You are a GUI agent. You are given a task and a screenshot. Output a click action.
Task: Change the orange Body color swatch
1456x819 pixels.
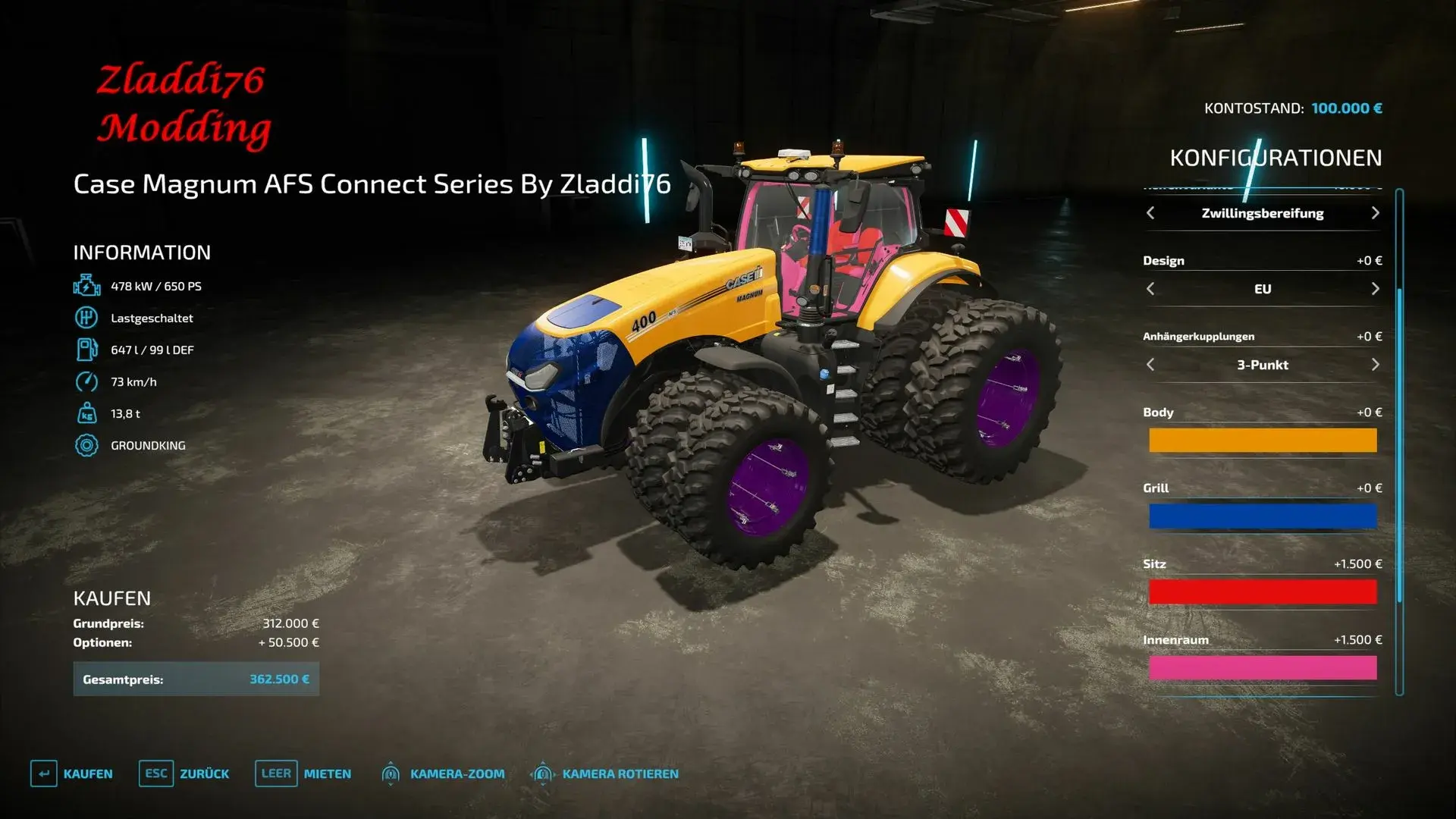coord(1263,440)
